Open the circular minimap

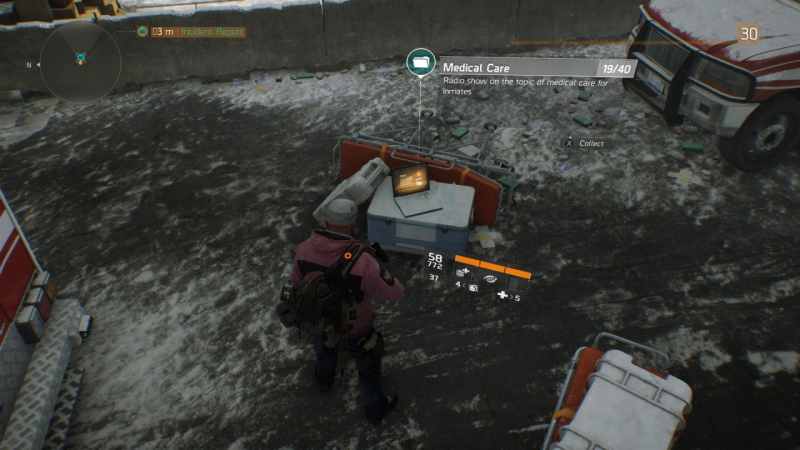tap(80, 62)
